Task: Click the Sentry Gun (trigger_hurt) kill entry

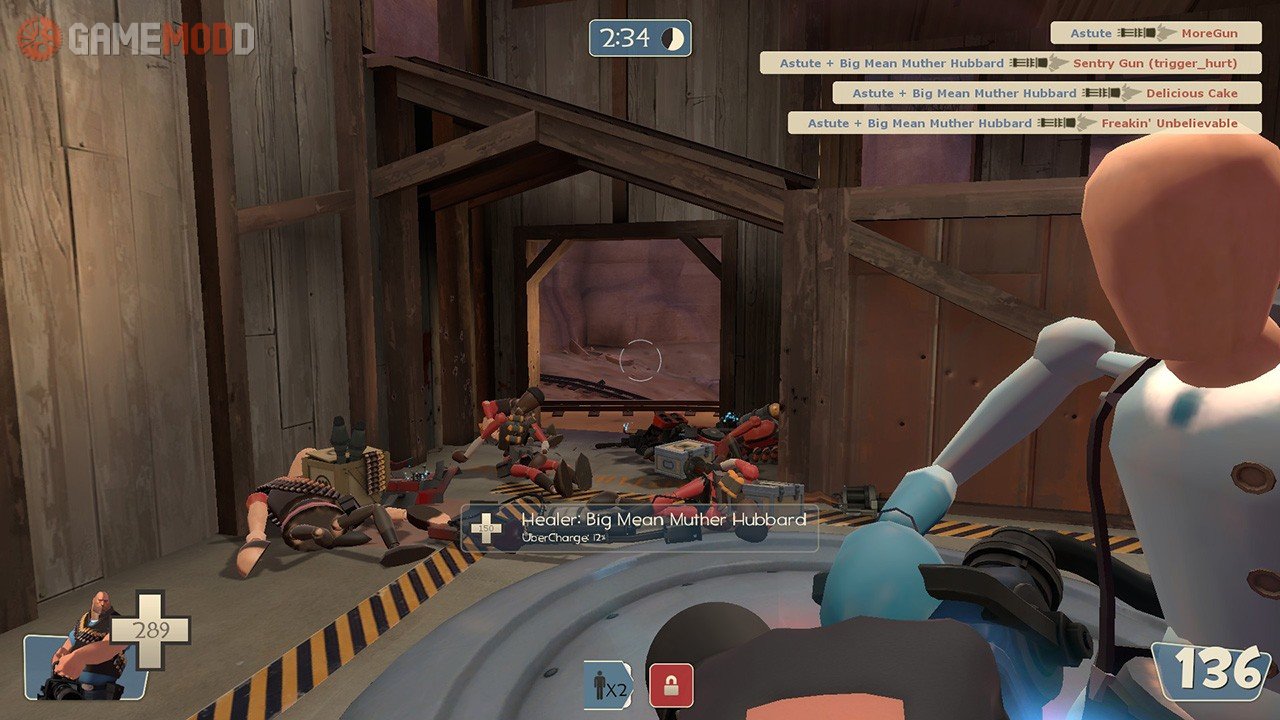Action: click(1010, 63)
